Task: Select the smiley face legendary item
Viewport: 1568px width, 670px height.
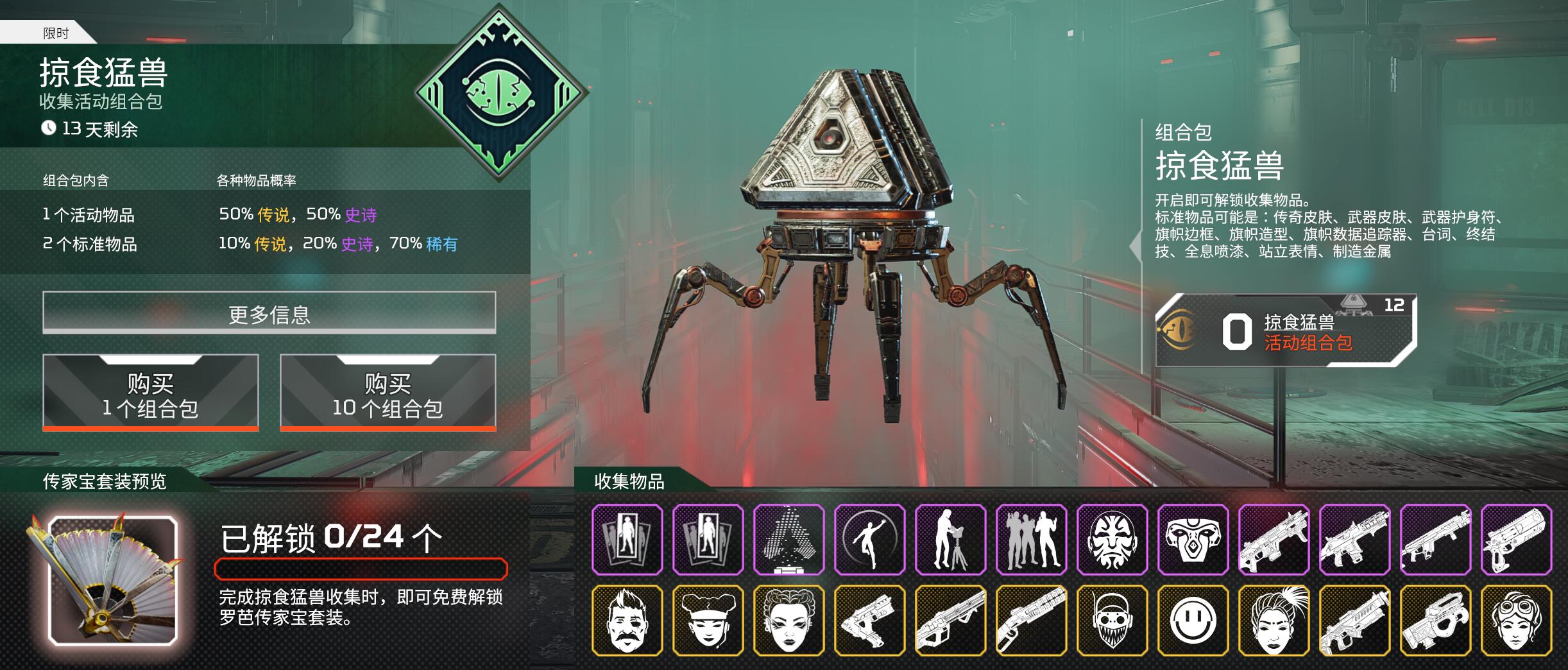Action: [1193, 620]
